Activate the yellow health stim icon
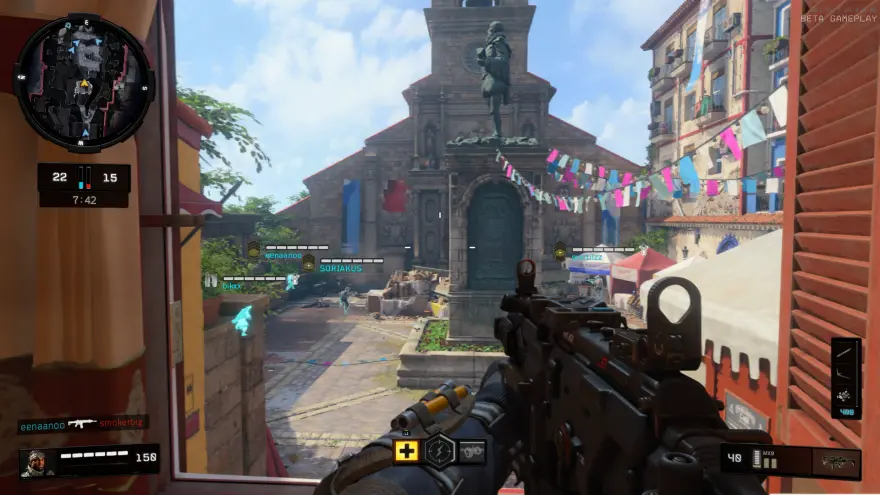This screenshot has height=495, width=880. tap(407, 451)
